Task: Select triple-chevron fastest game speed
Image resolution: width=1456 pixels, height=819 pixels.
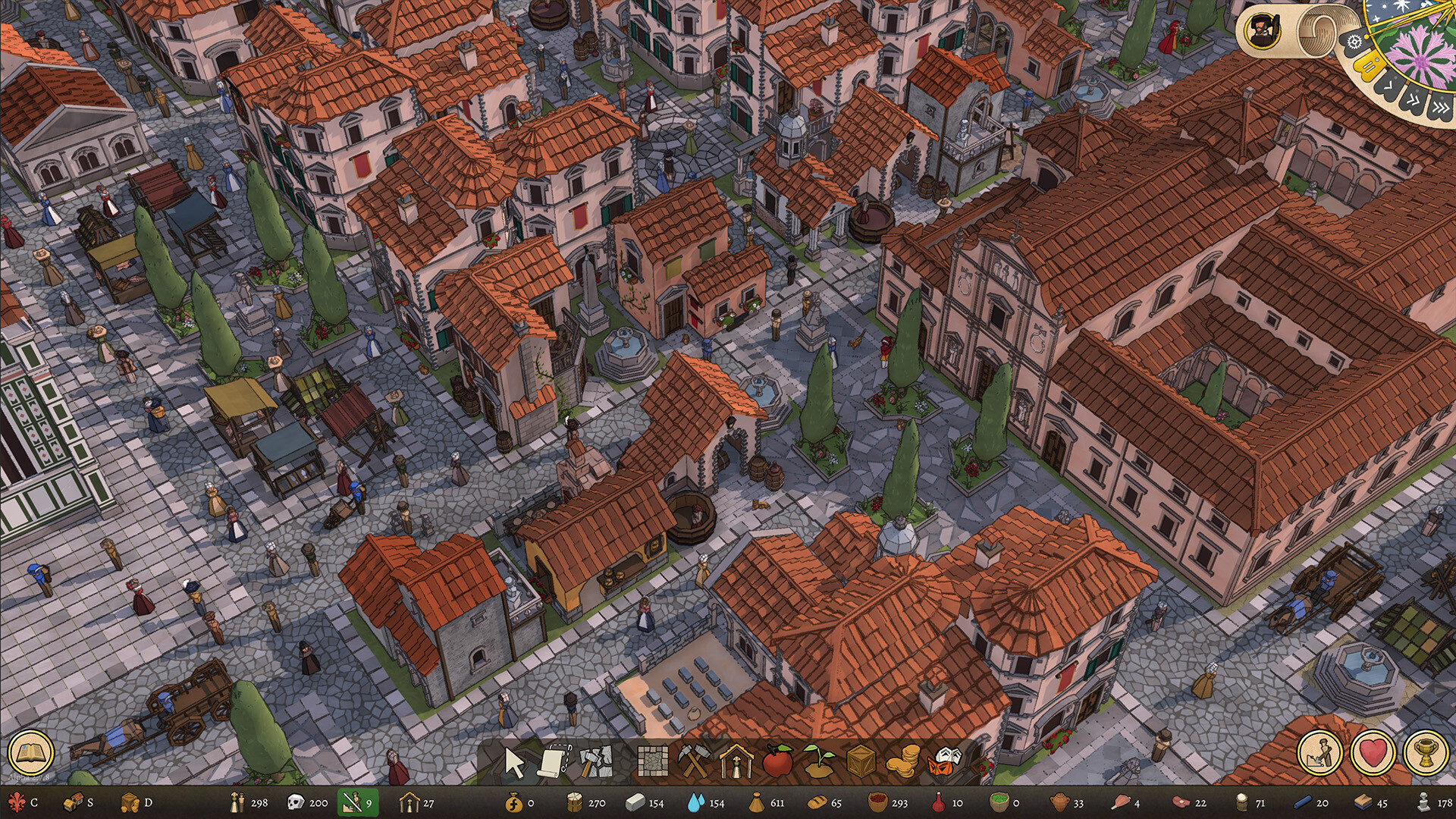Action: click(1441, 108)
